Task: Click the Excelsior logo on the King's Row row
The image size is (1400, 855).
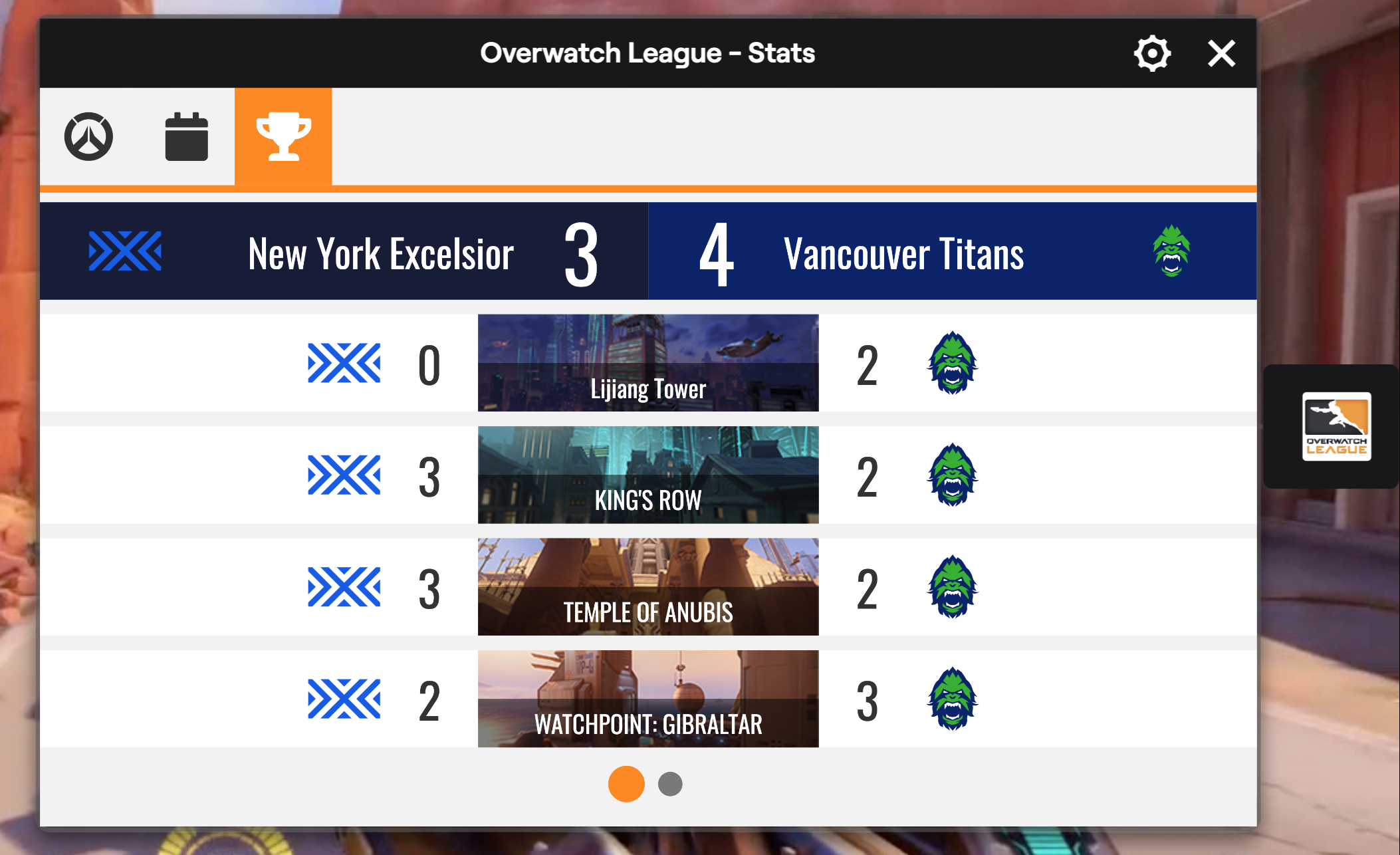Action: (x=343, y=475)
